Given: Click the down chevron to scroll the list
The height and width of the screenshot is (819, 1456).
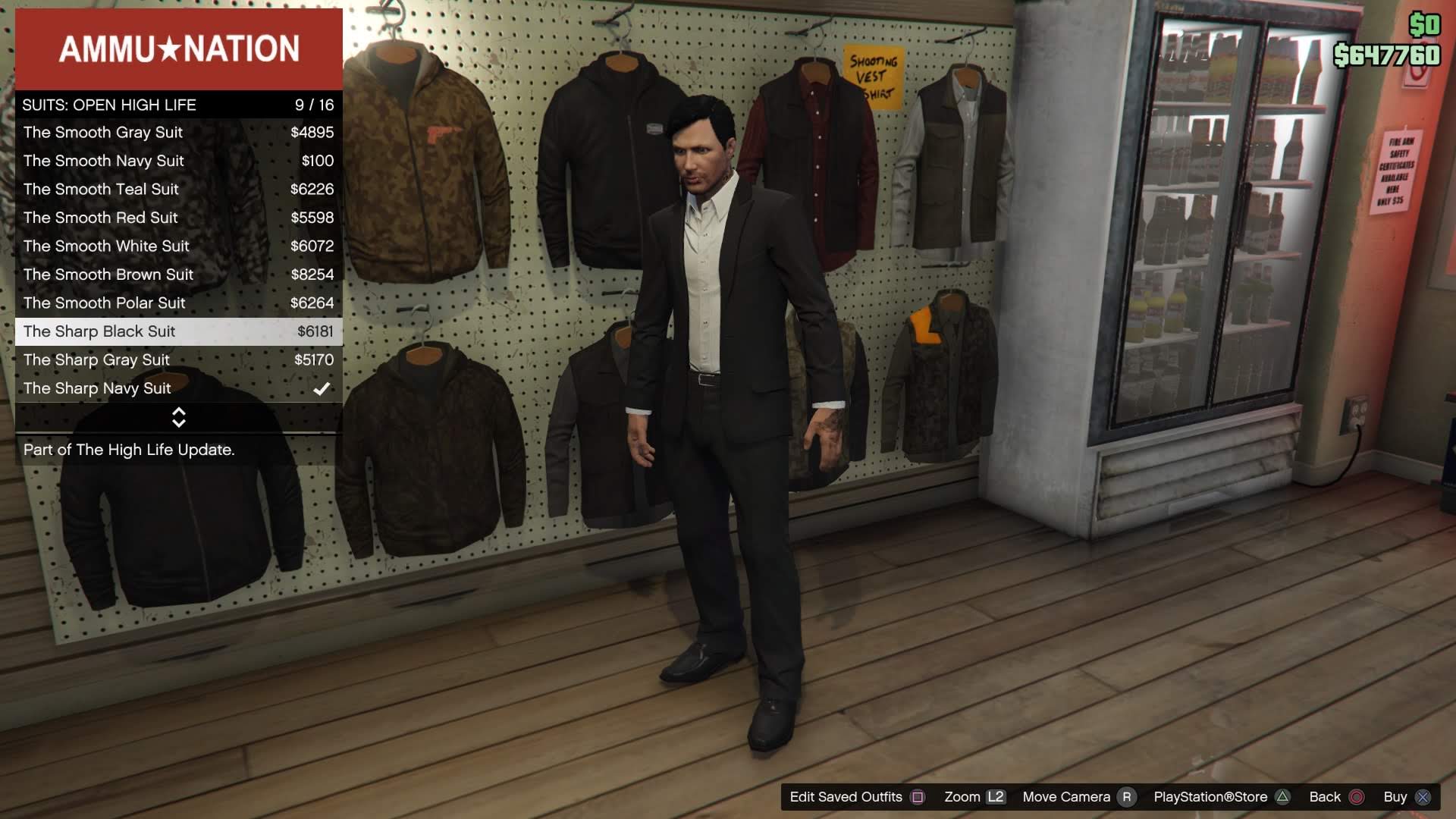Looking at the screenshot, I should point(178,425).
